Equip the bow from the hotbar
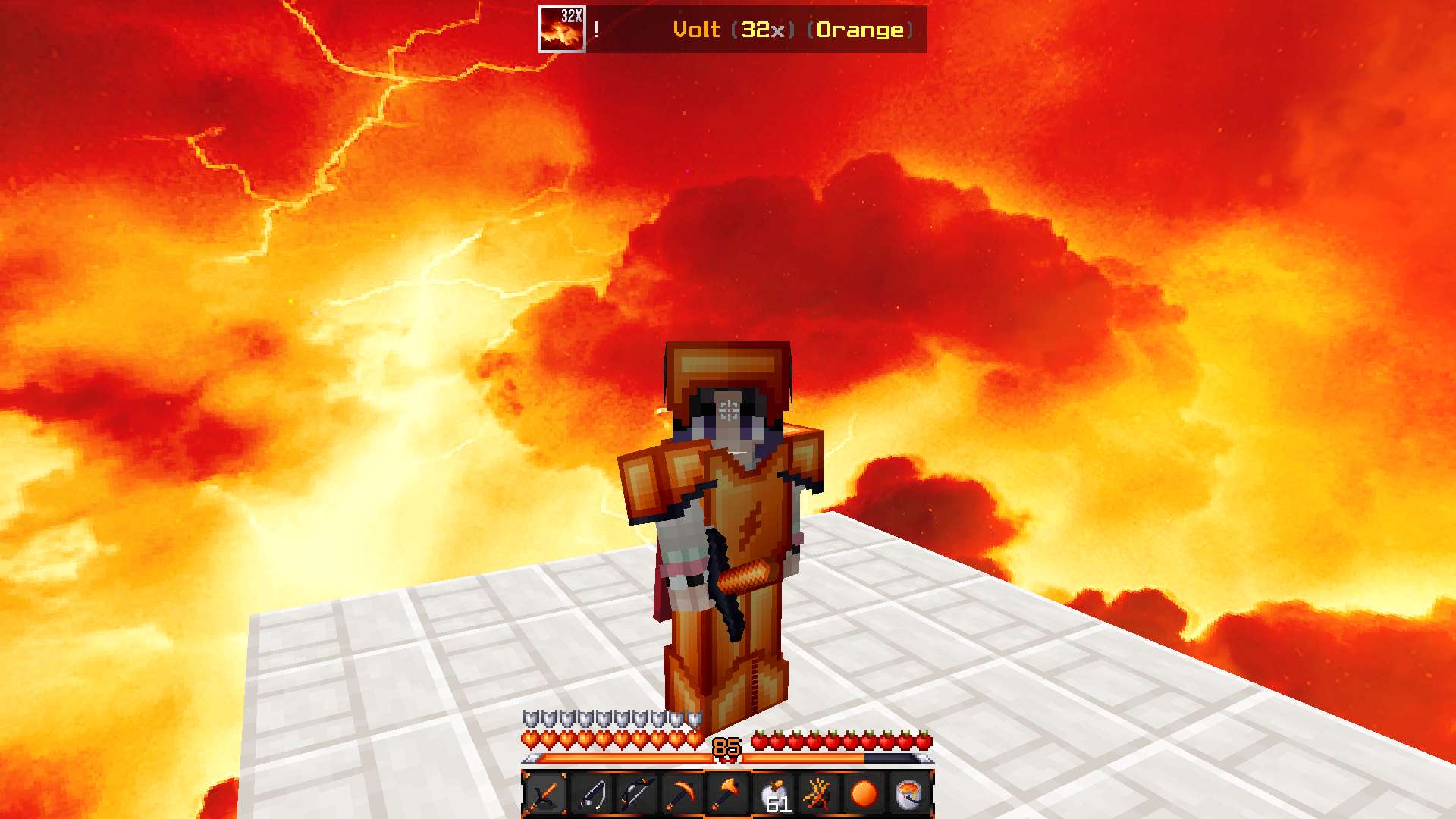The height and width of the screenshot is (819, 1456). [x=636, y=794]
